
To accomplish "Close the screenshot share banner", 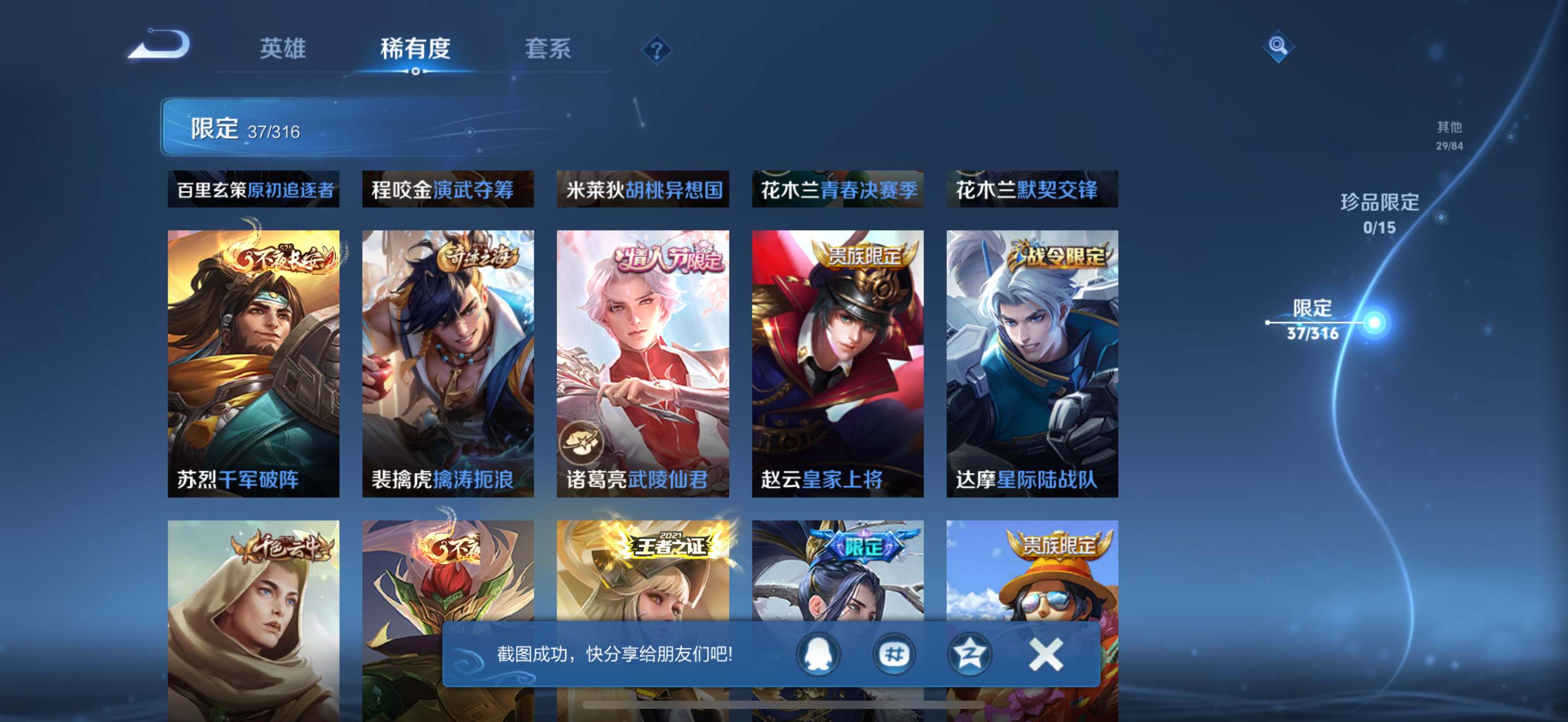I will pos(1045,654).
